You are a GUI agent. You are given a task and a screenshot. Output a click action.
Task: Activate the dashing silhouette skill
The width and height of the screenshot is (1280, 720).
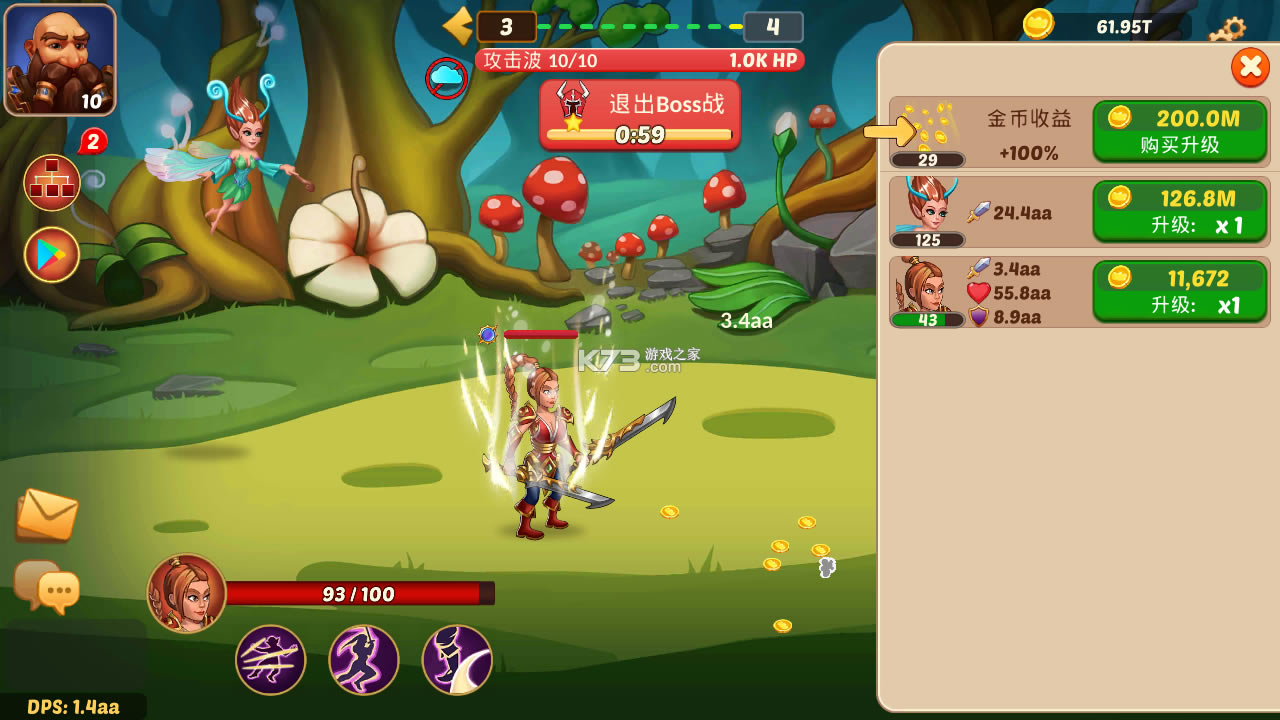[364, 660]
